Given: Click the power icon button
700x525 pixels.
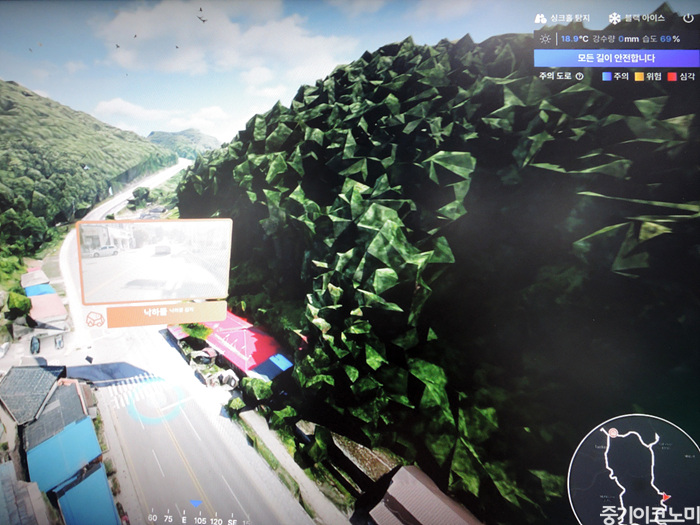Looking at the screenshot, I should pos(688,18).
